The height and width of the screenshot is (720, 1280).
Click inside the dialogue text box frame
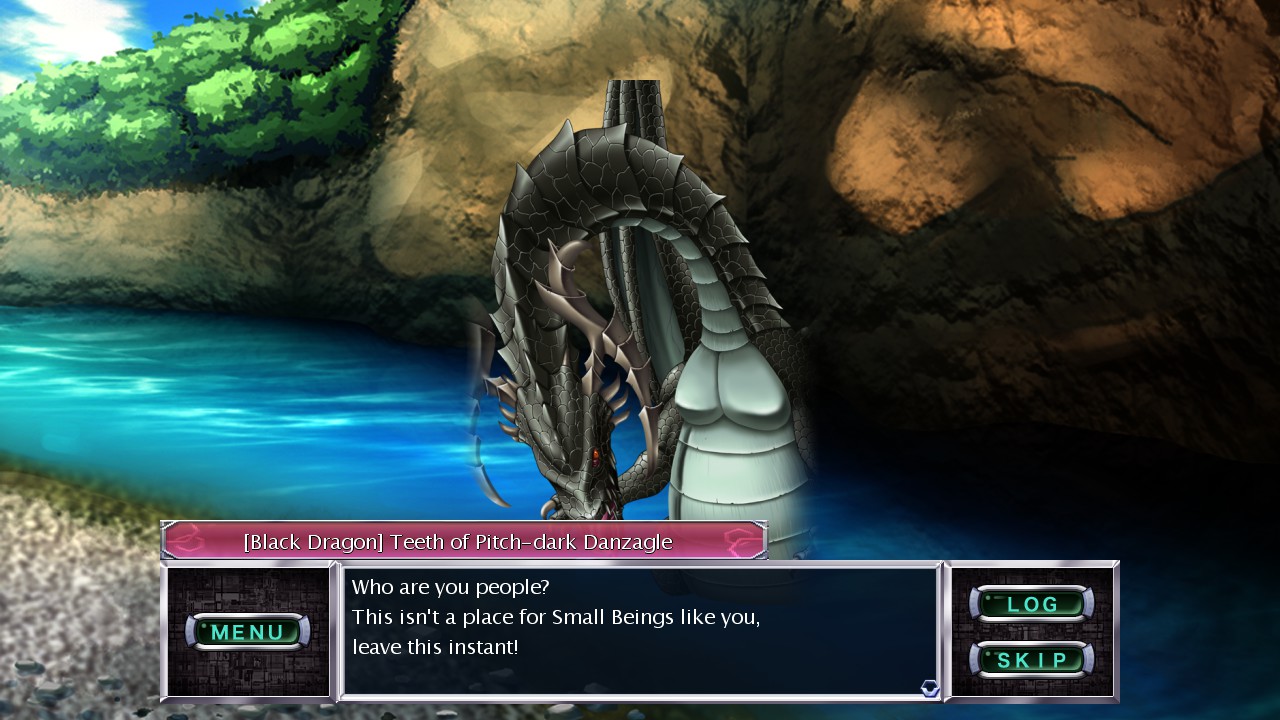(640, 630)
